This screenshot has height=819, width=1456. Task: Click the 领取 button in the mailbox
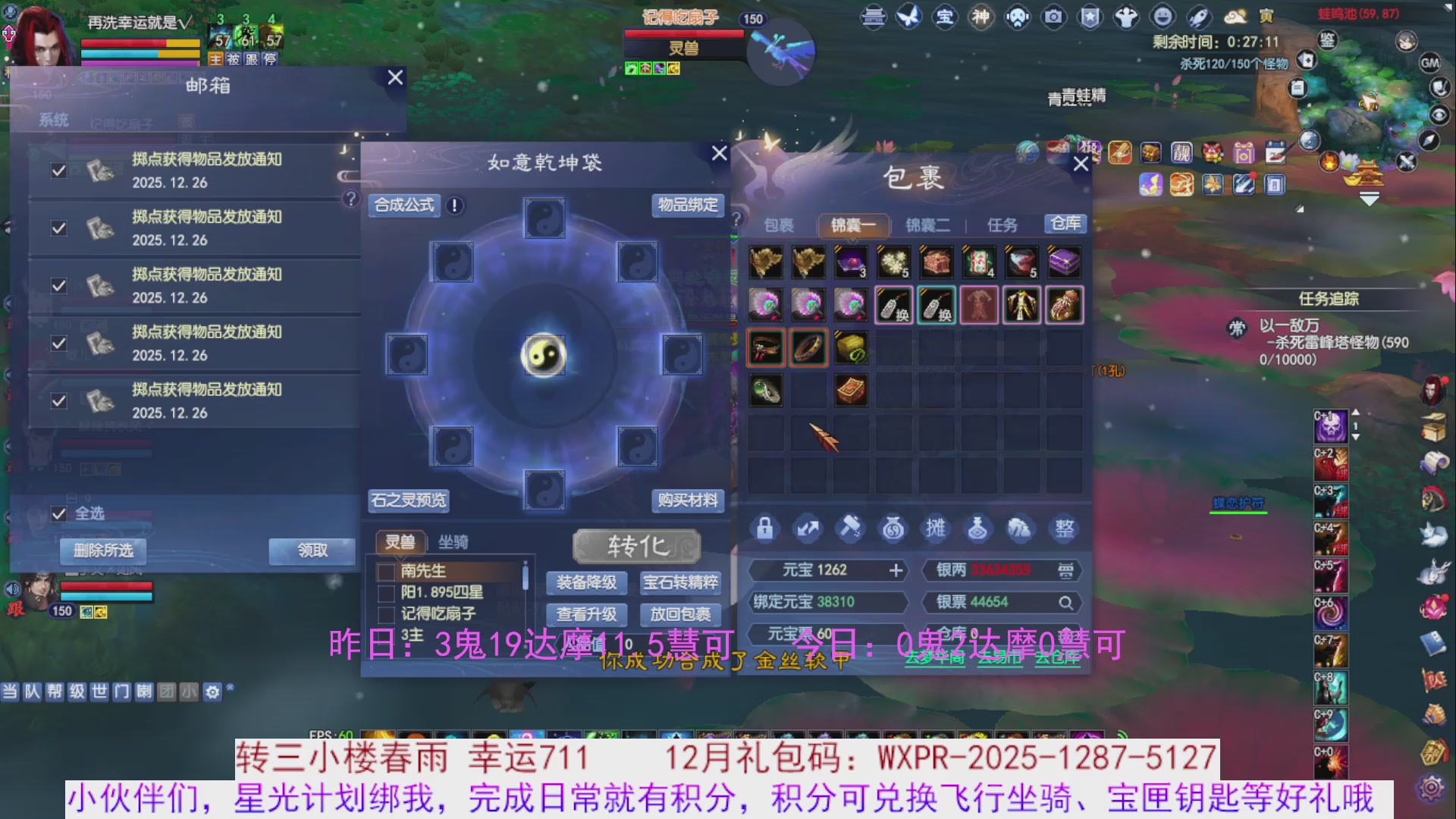pyautogui.click(x=312, y=551)
